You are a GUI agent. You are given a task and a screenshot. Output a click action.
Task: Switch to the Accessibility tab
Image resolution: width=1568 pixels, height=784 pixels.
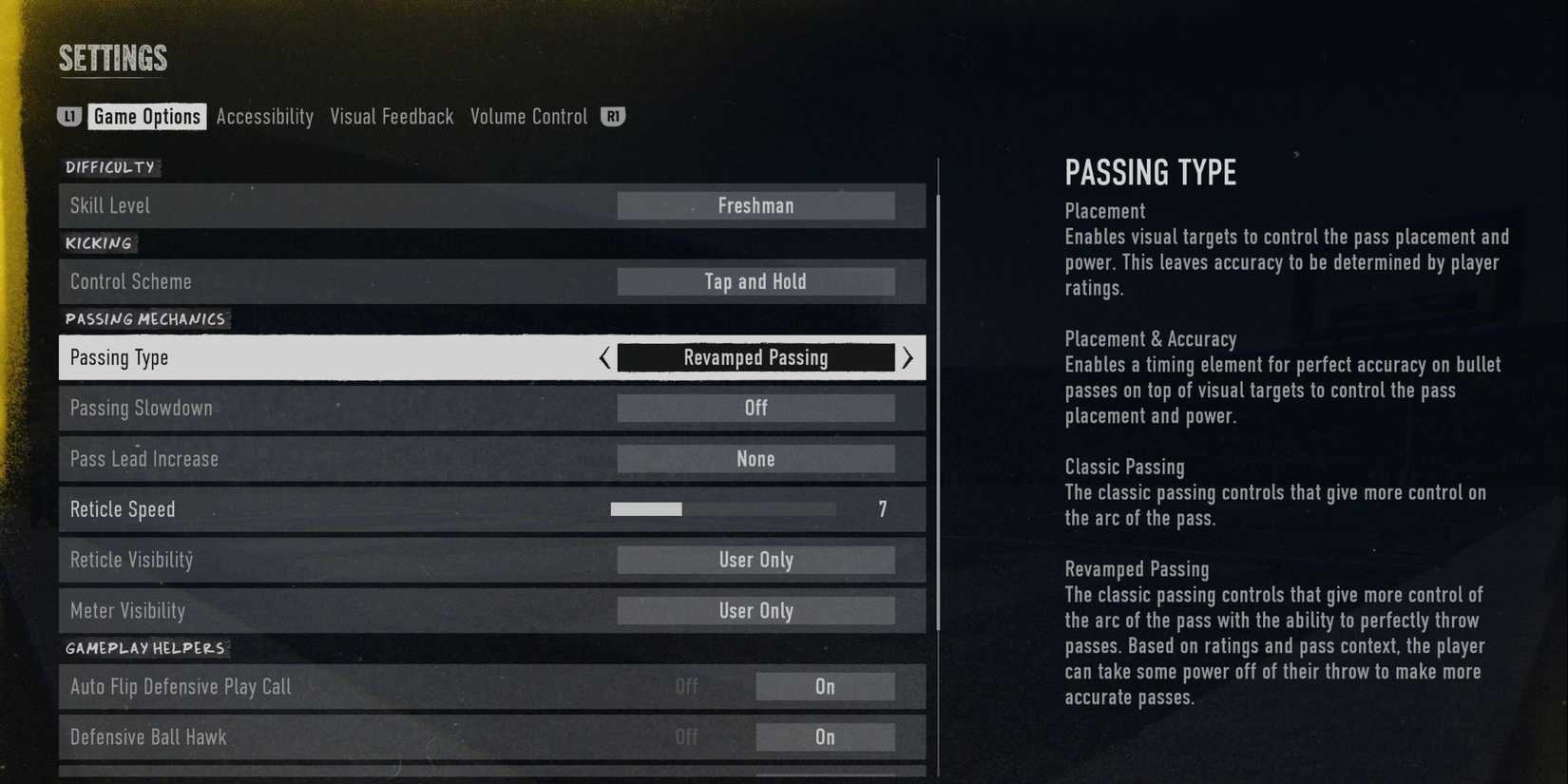tap(265, 116)
